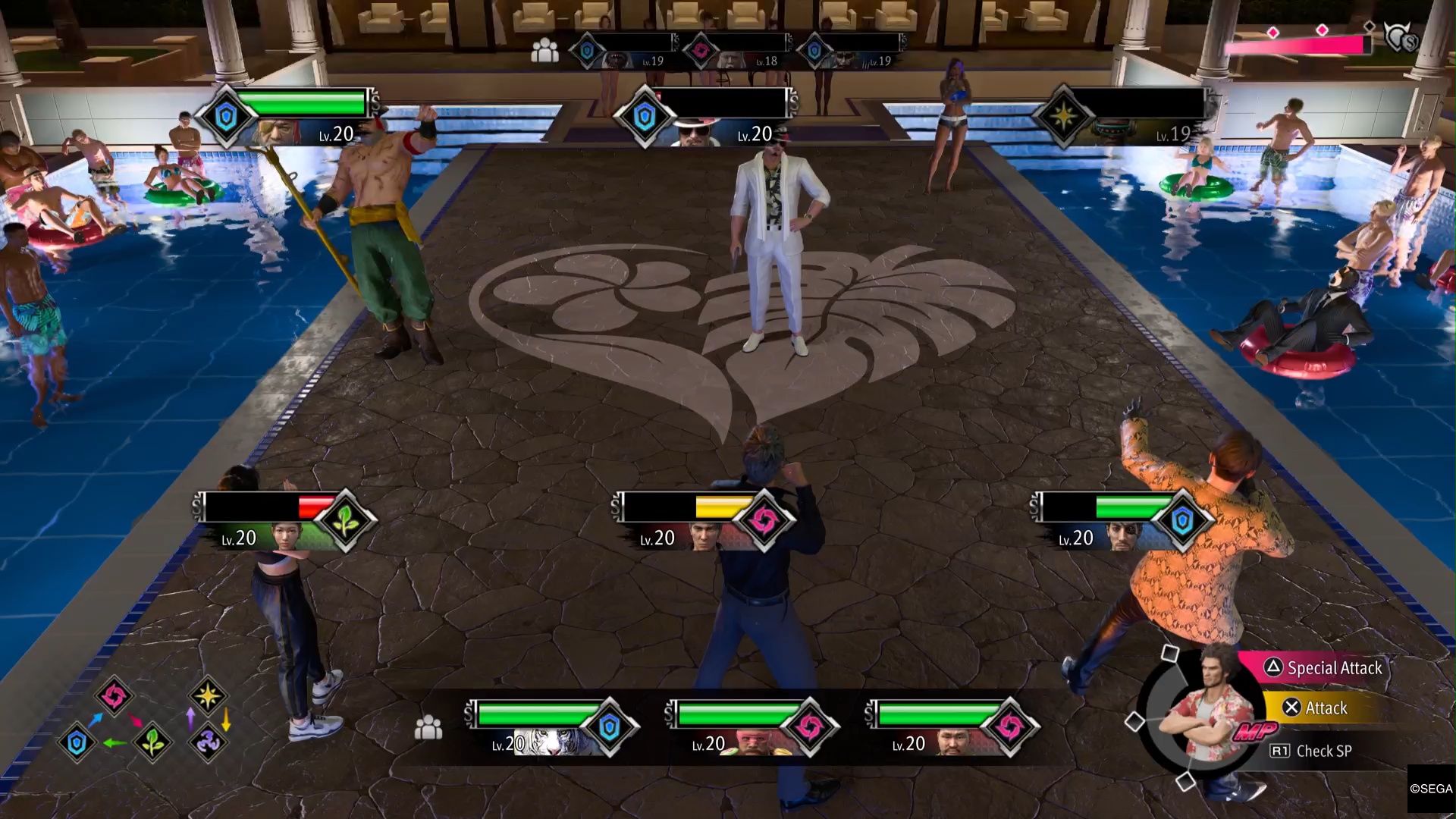The height and width of the screenshot is (819, 1456).
Task: Choose the bald bearded reserve Sujimon card
Action: [951, 728]
